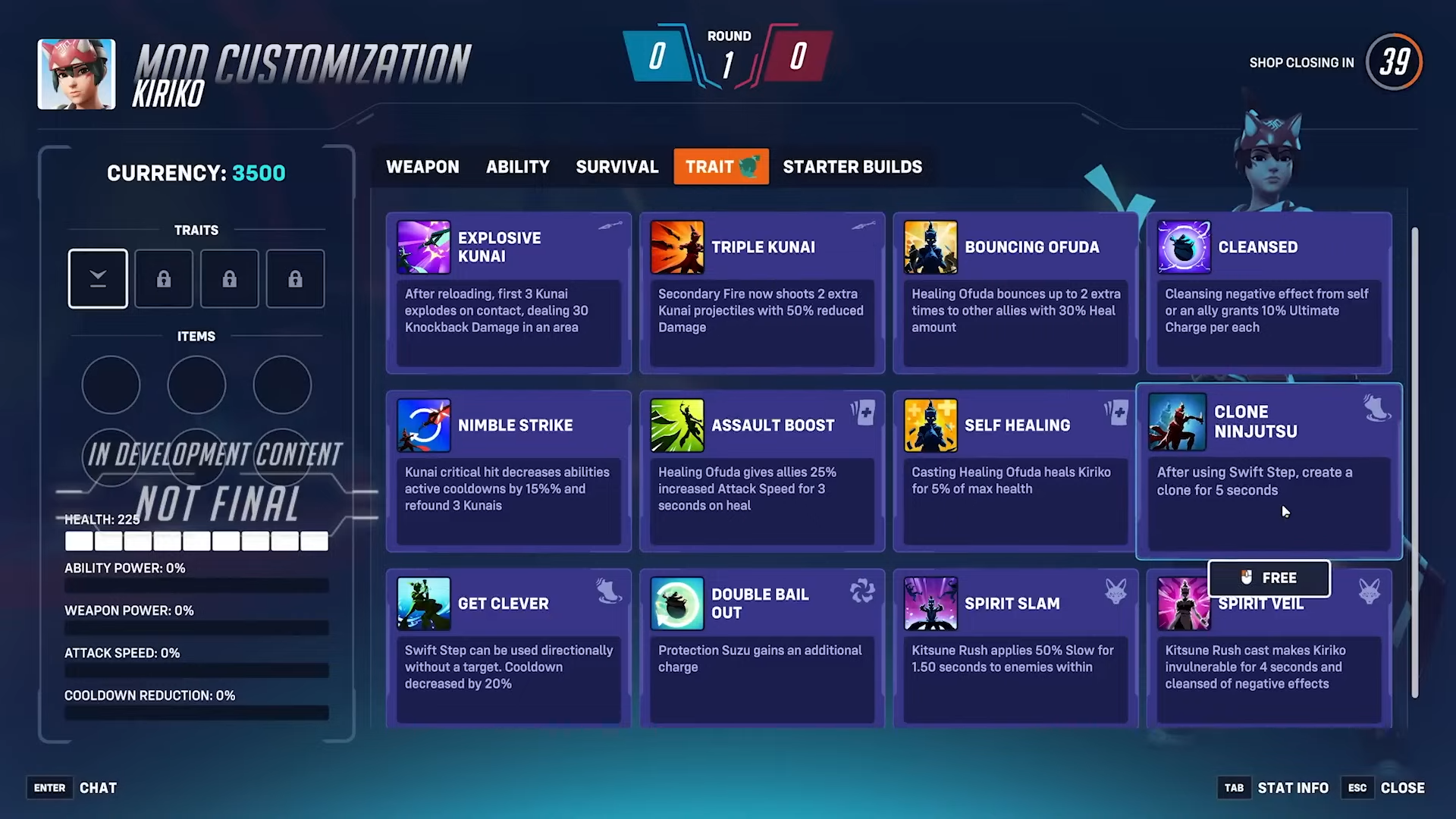Open the Ability tab

click(518, 167)
